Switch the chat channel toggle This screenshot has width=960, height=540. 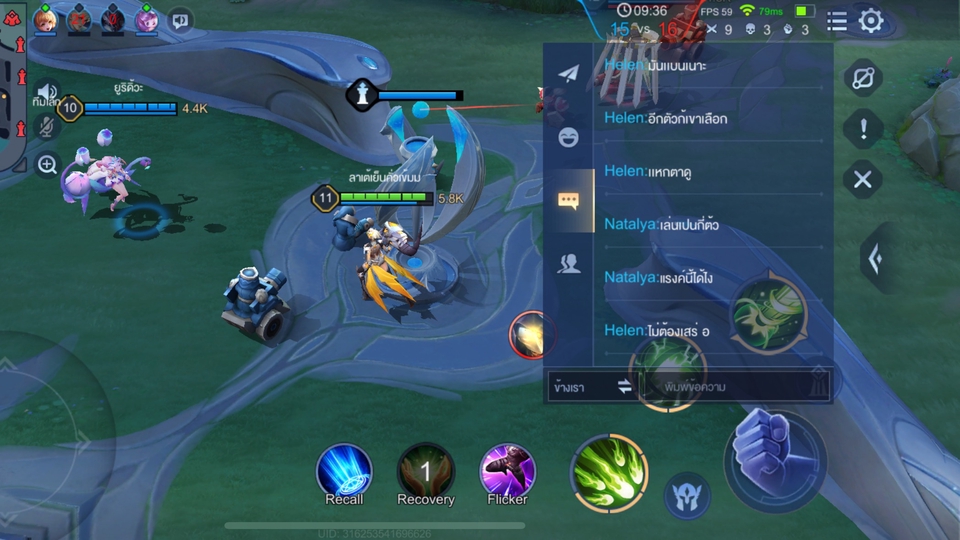click(625, 386)
